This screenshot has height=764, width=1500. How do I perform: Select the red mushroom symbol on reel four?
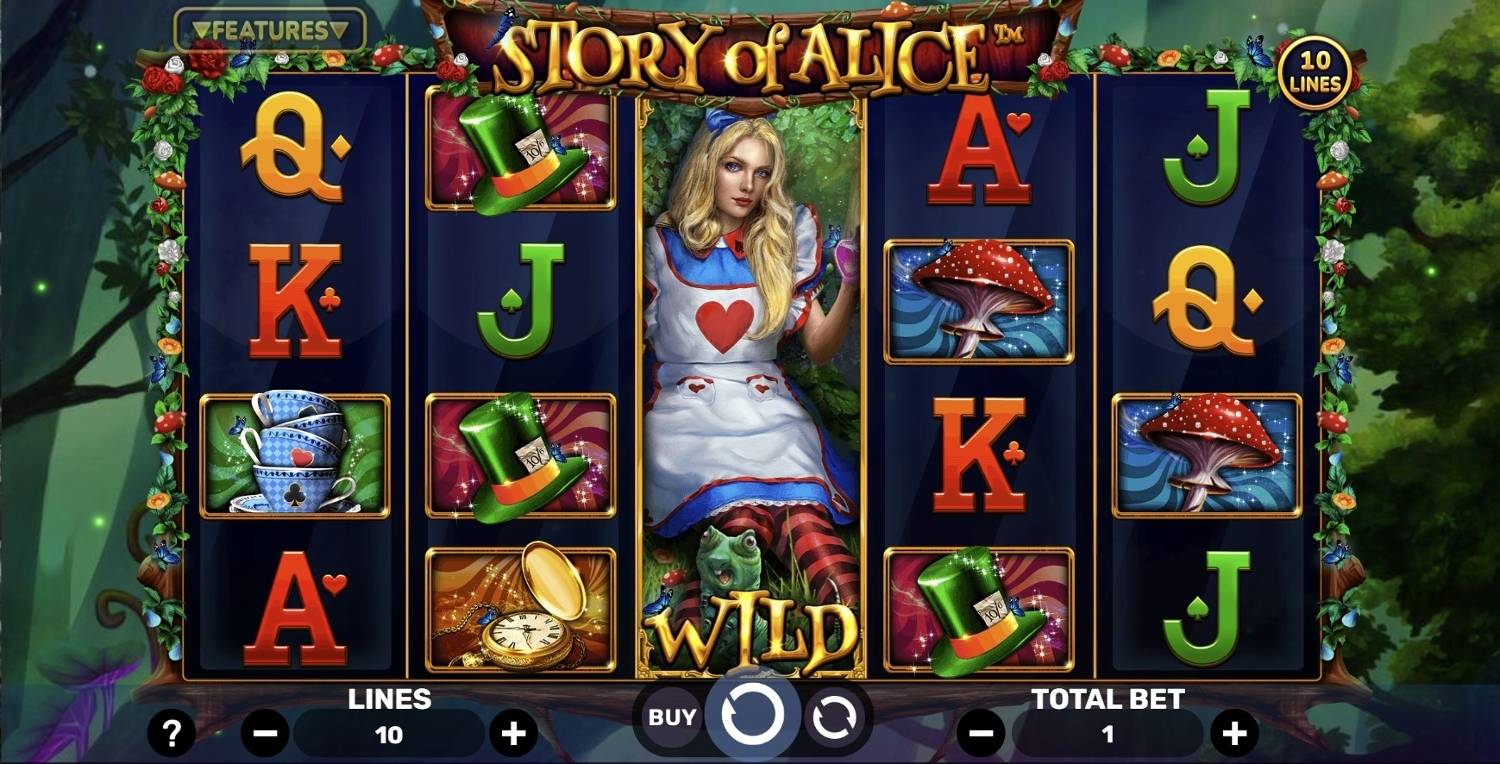click(977, 300)
